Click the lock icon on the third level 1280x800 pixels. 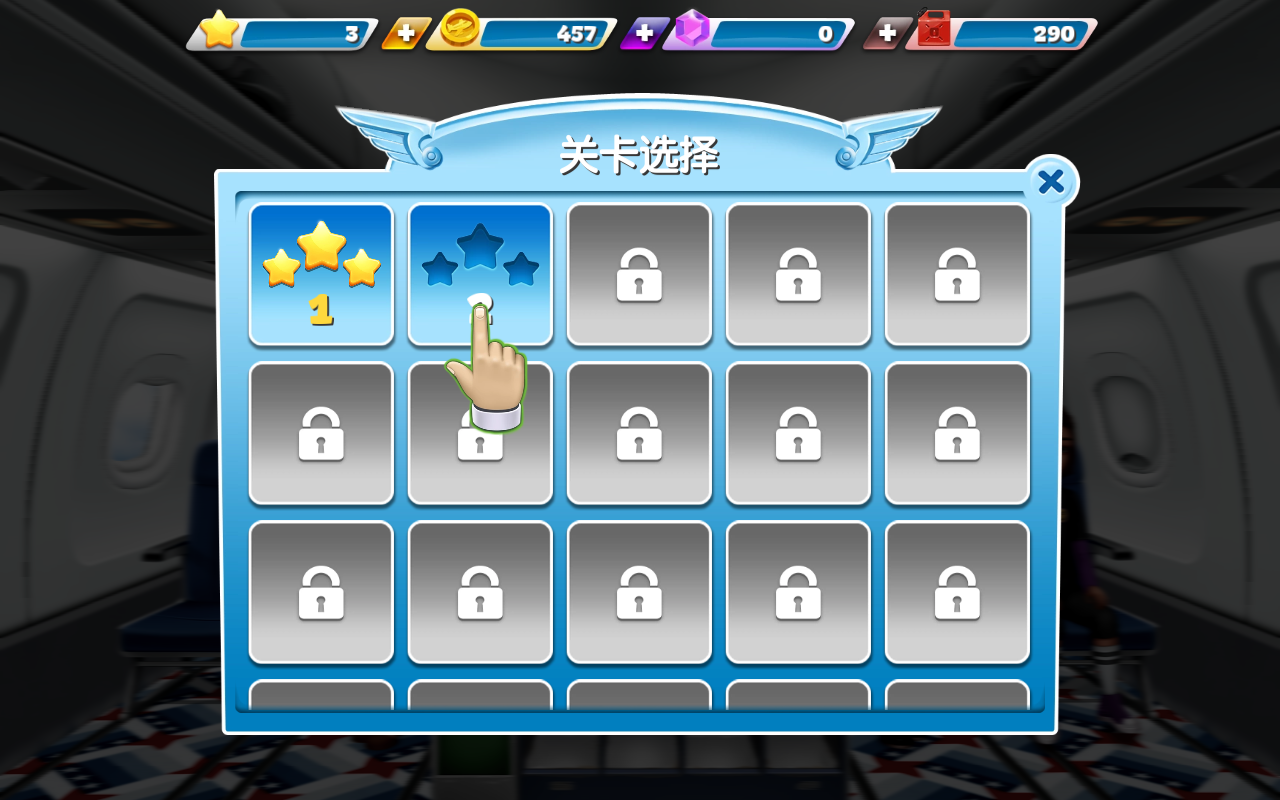[639, 275]
